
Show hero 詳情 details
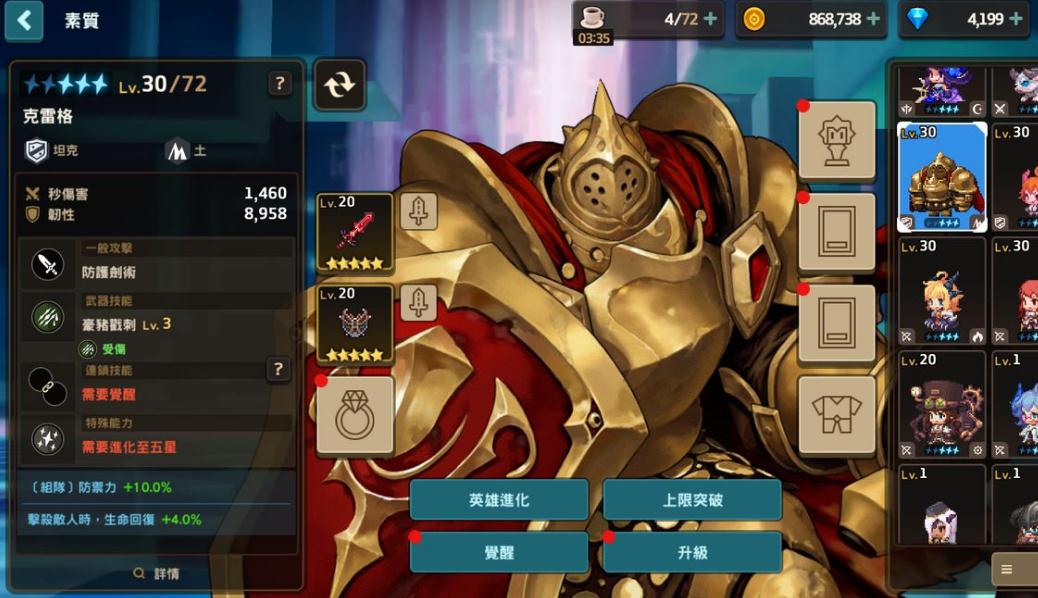(x=157, y=574)
